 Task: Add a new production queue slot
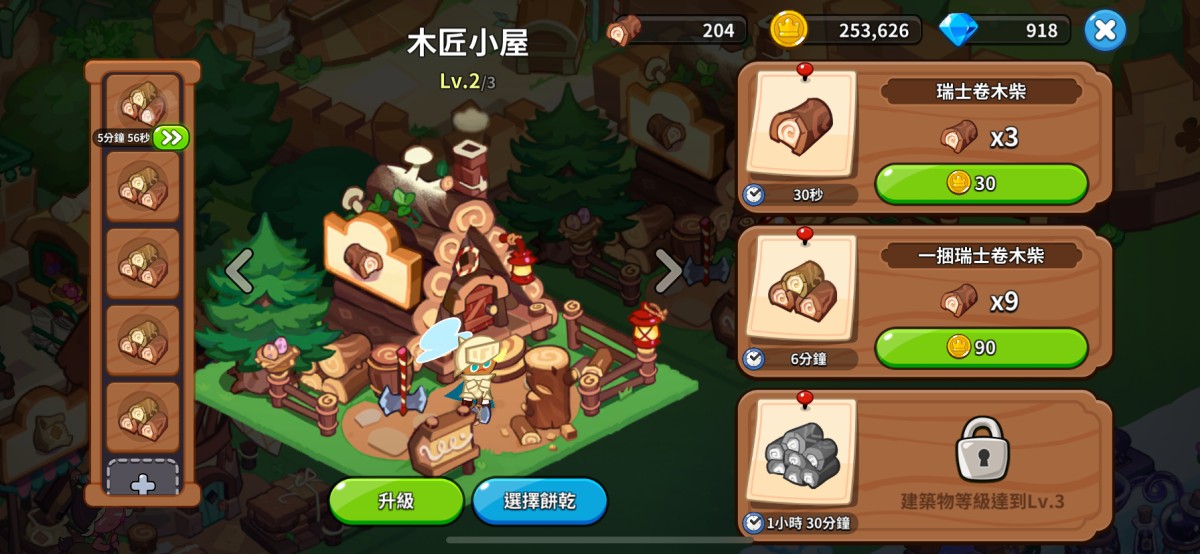coord(143,482)
